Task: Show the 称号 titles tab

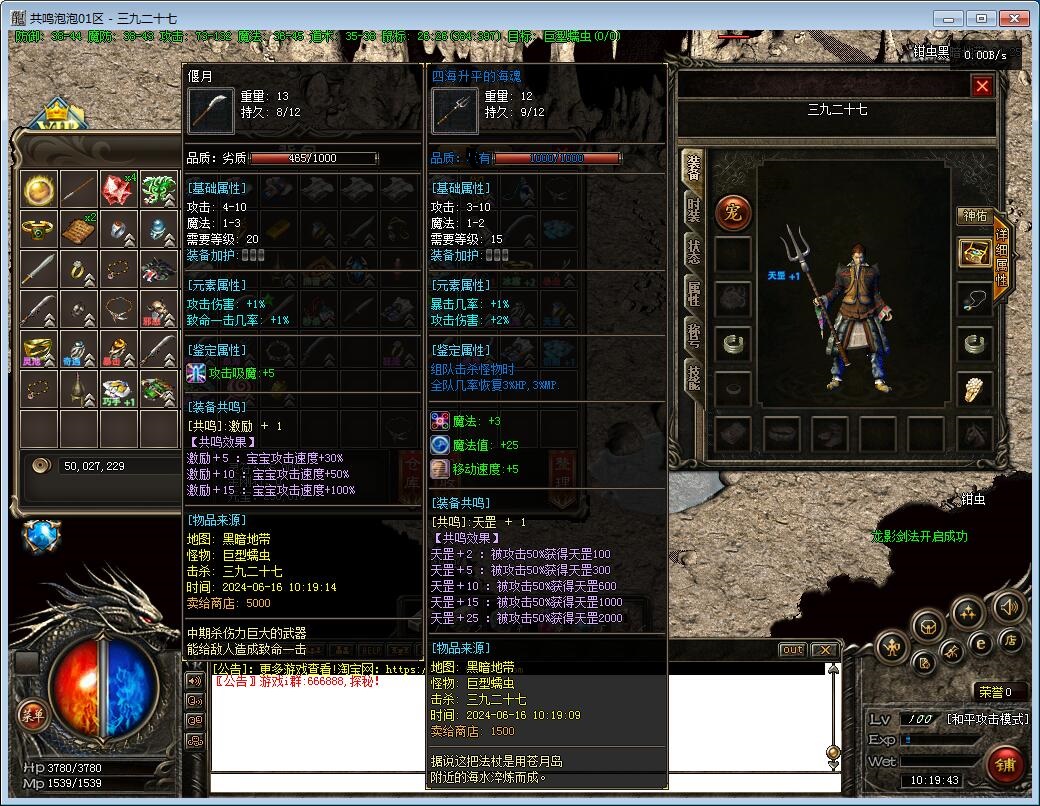Action: (693, 334)
